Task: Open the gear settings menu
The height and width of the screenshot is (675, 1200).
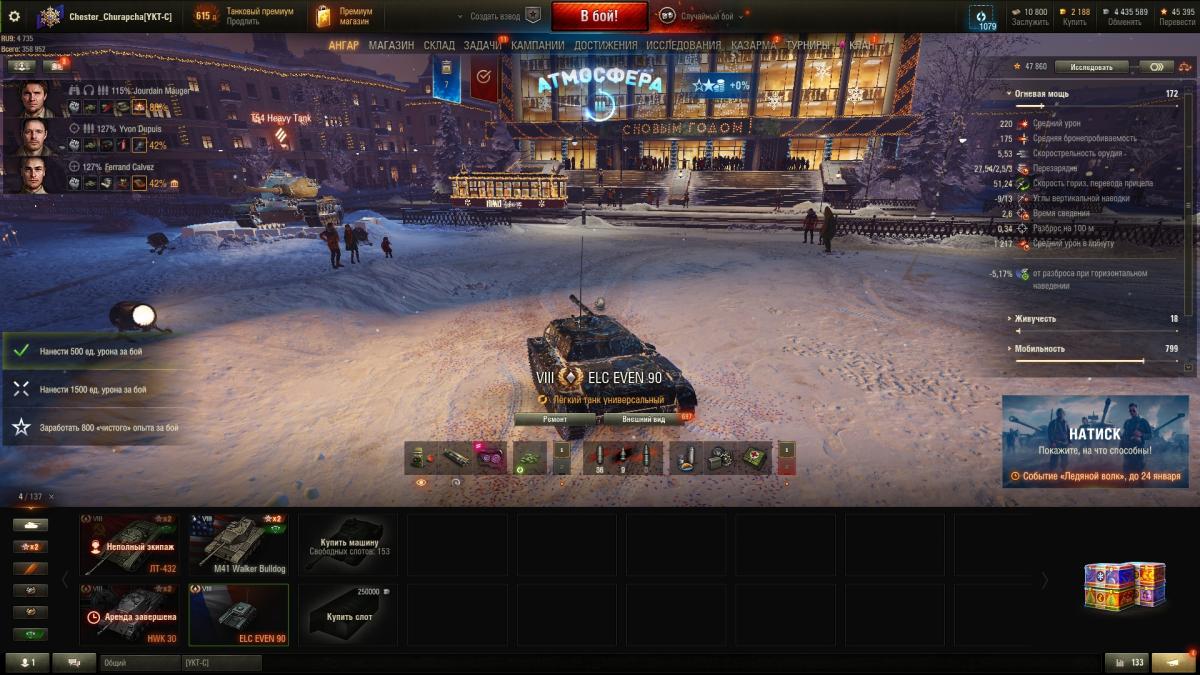Action: tap(14, 16)
